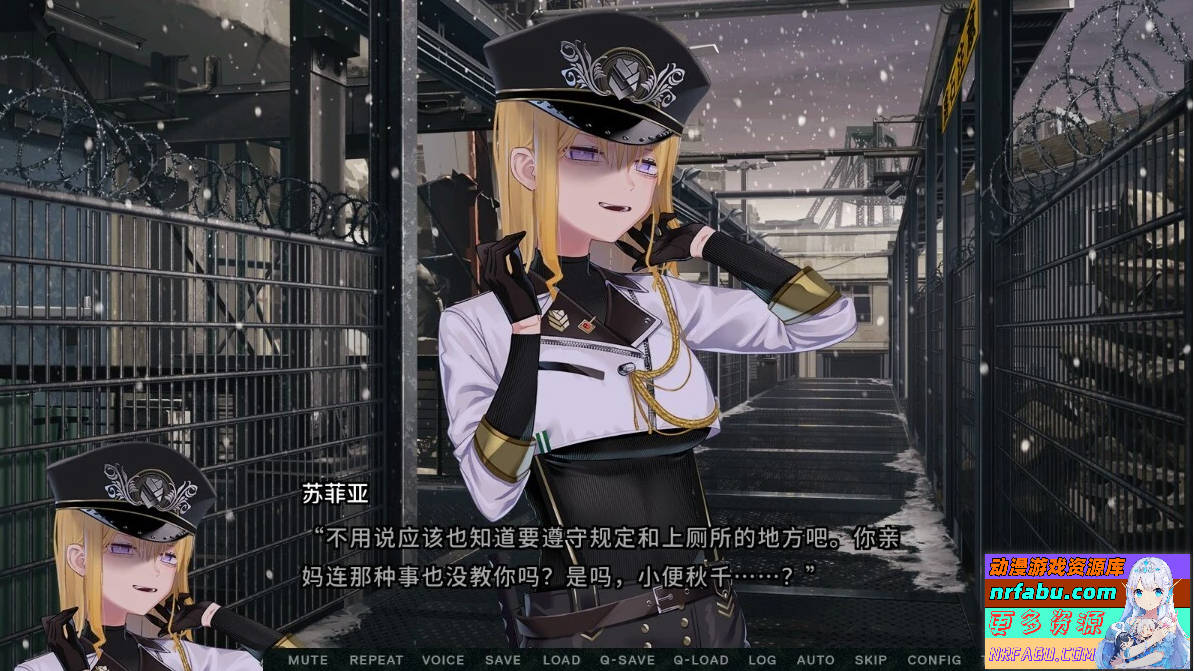Screen dimensions: 1194x671
Task: Quick save using Q-SAVE
Action: (x=627, y=660)
